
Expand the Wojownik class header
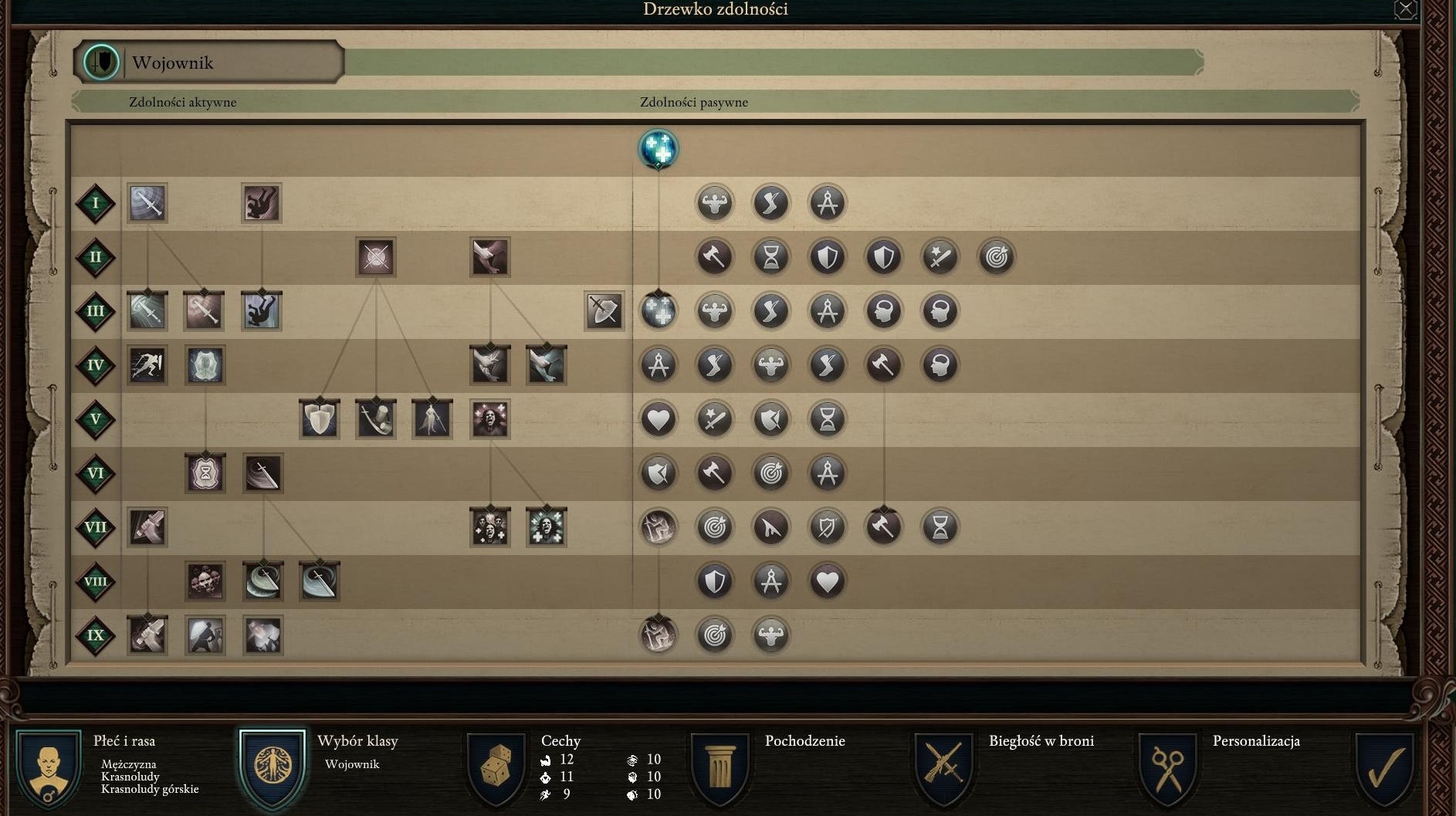point(207,62)
